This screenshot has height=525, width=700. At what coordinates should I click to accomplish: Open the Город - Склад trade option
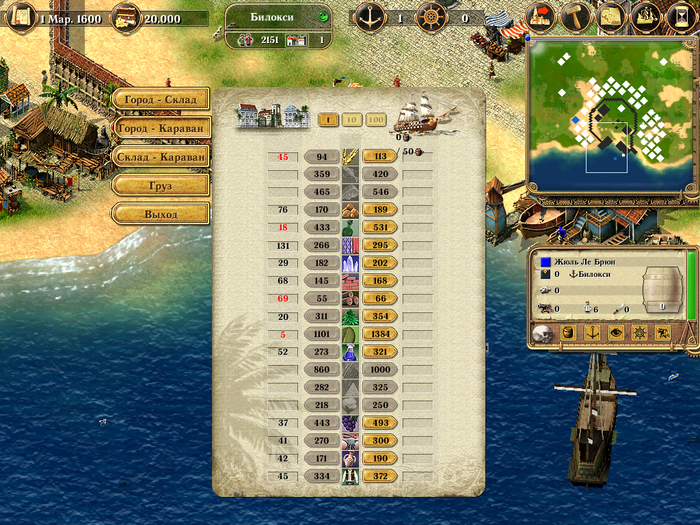pyautogui.click(x=160, y=100)
